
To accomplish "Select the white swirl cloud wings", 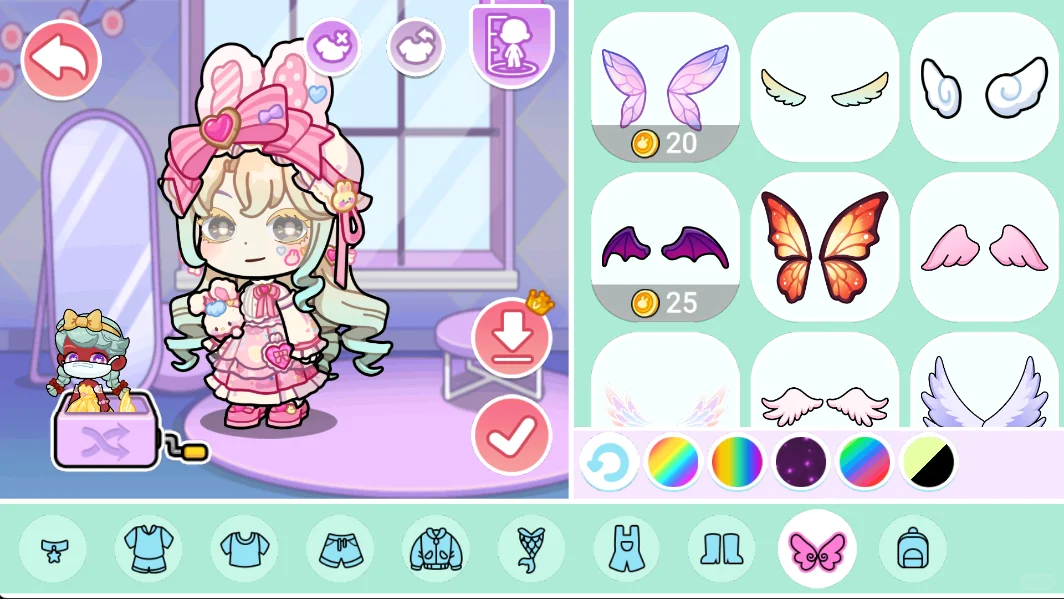I will pos(984,86).
